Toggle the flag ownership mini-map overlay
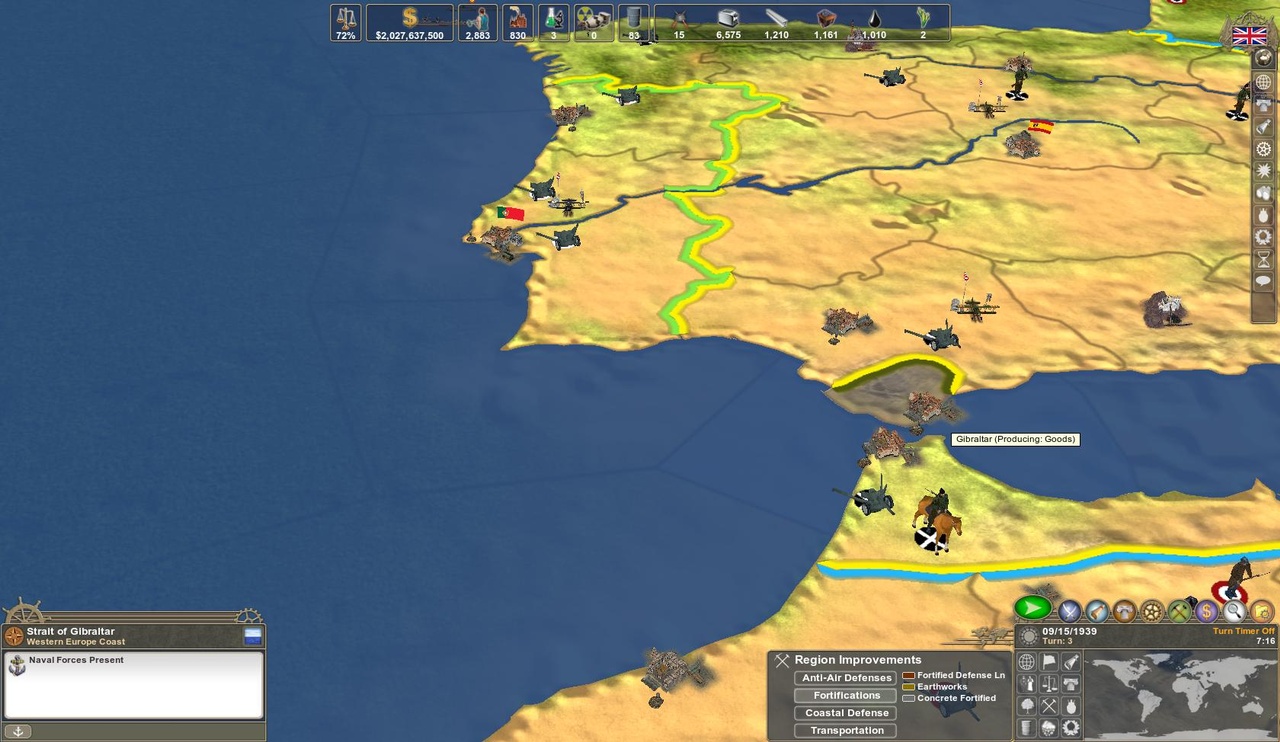 pyautogui.click(x=1051, y=659)
